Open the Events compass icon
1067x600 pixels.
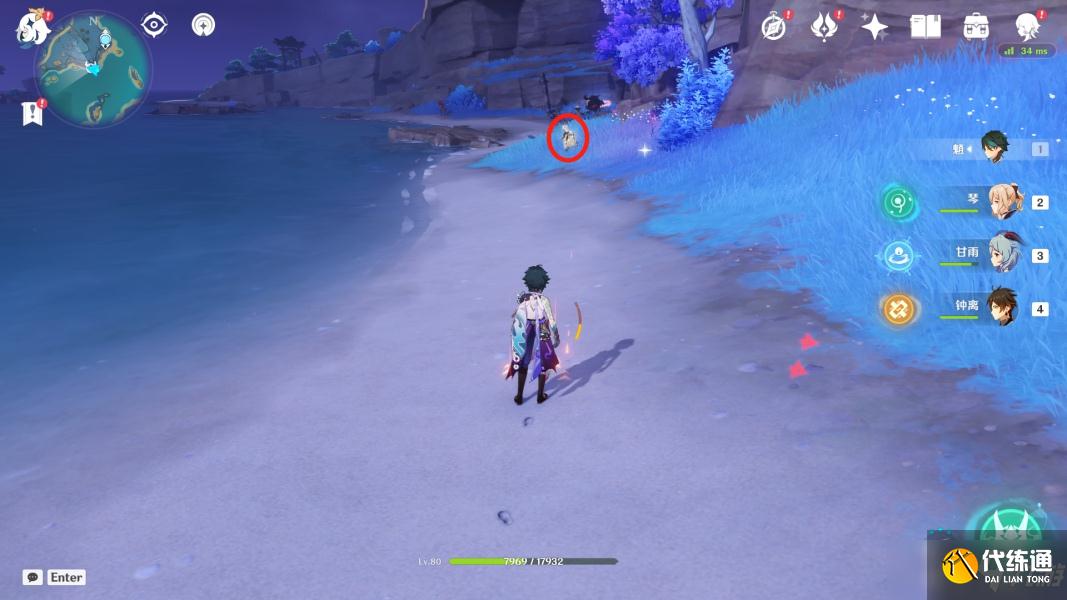pos(774,27)
